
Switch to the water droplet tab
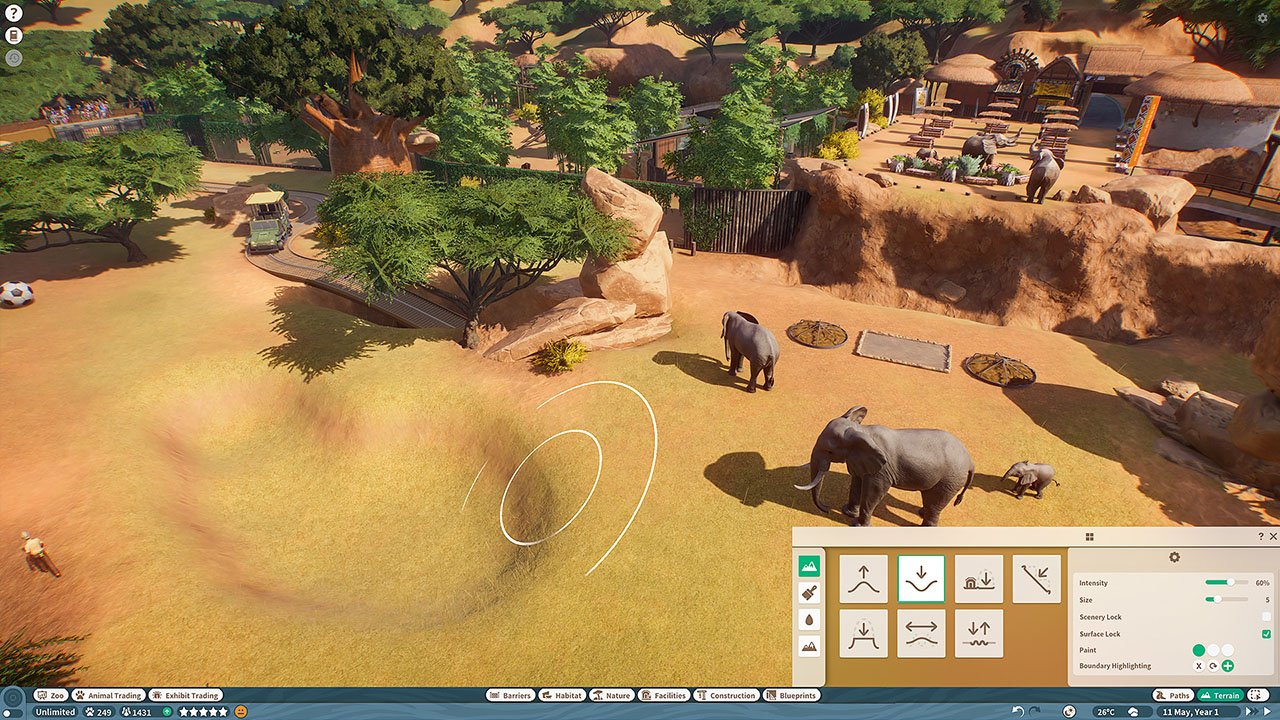pos(809,619)
